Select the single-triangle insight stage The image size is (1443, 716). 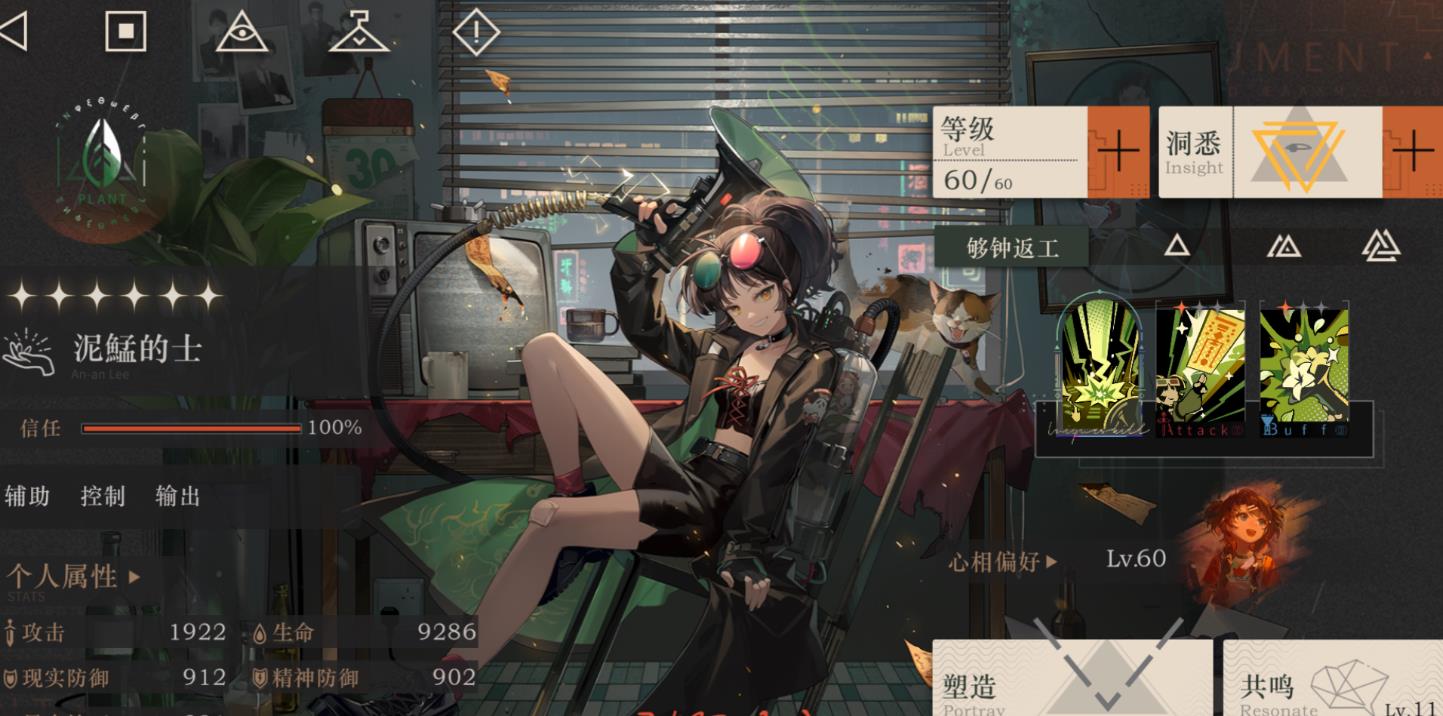pyautogui.click(x=1177, y=245)
